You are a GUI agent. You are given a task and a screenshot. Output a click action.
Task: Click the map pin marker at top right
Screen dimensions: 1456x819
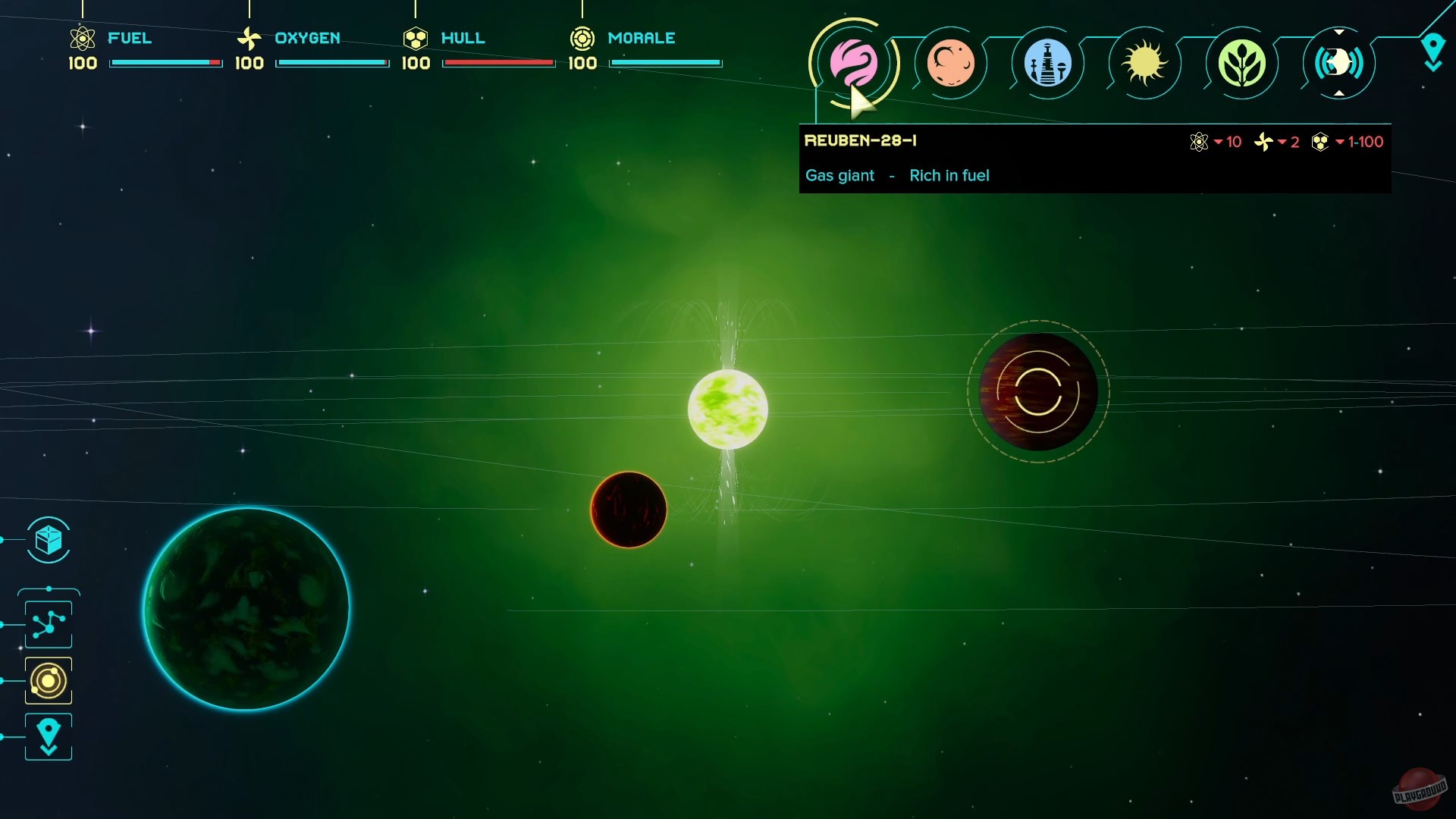(1433, 52)
